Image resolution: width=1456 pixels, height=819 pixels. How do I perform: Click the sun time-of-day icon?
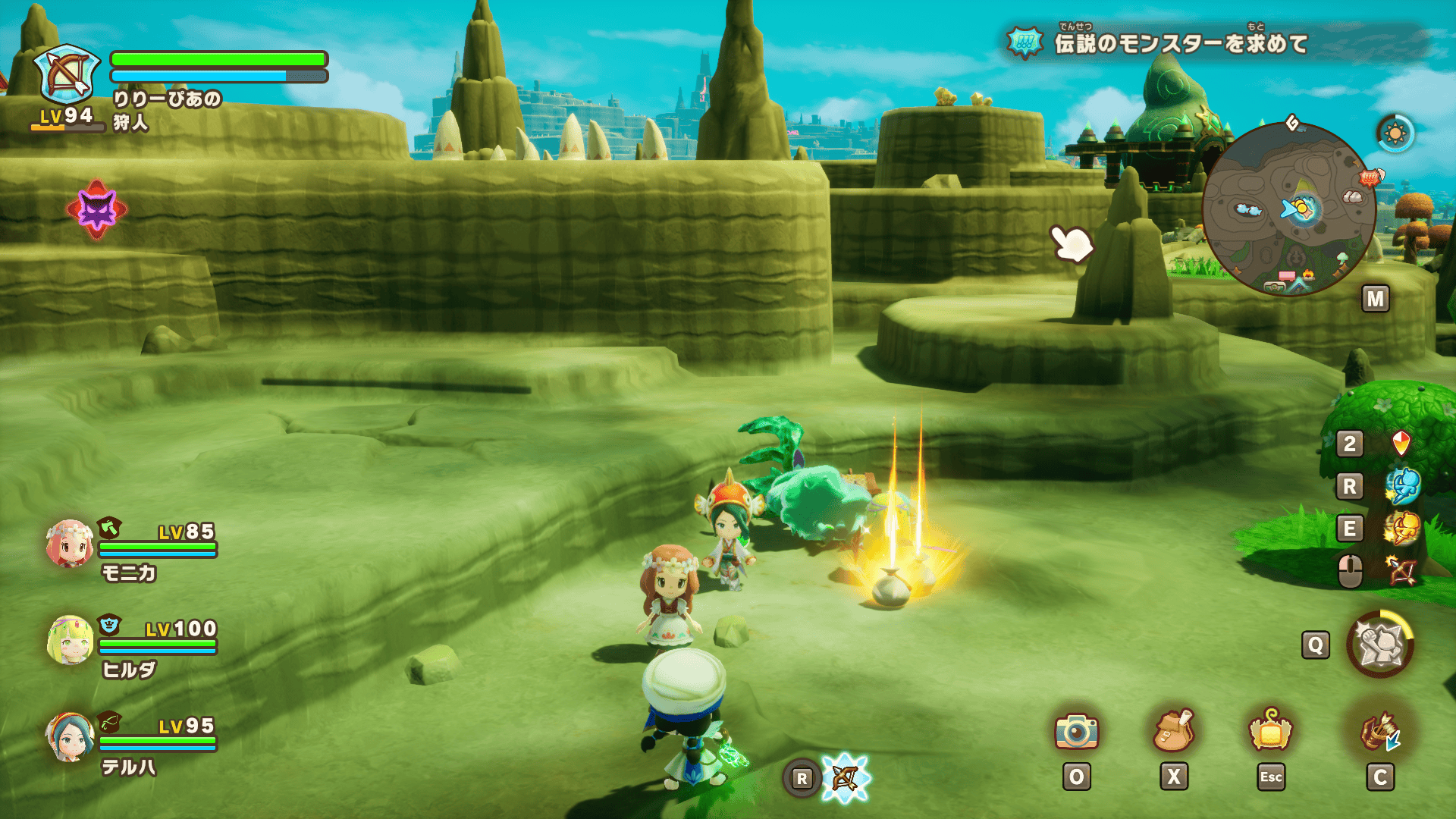coord(1395,134)
